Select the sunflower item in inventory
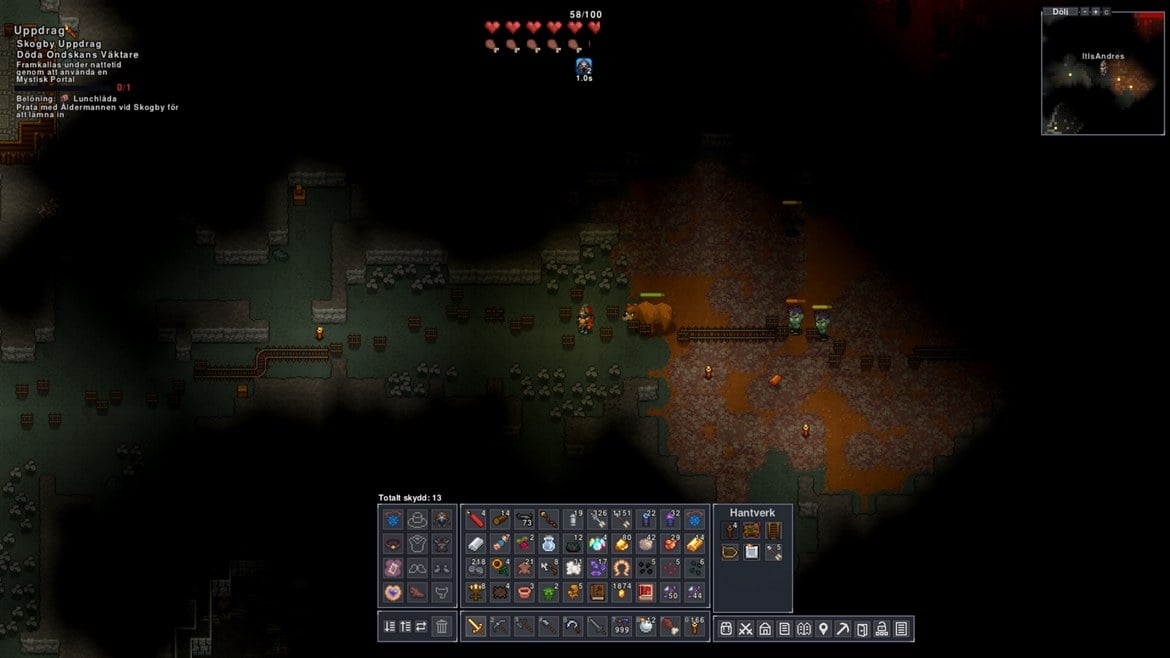The width and height of the screenshot is (1170, 658). point(499,568)
